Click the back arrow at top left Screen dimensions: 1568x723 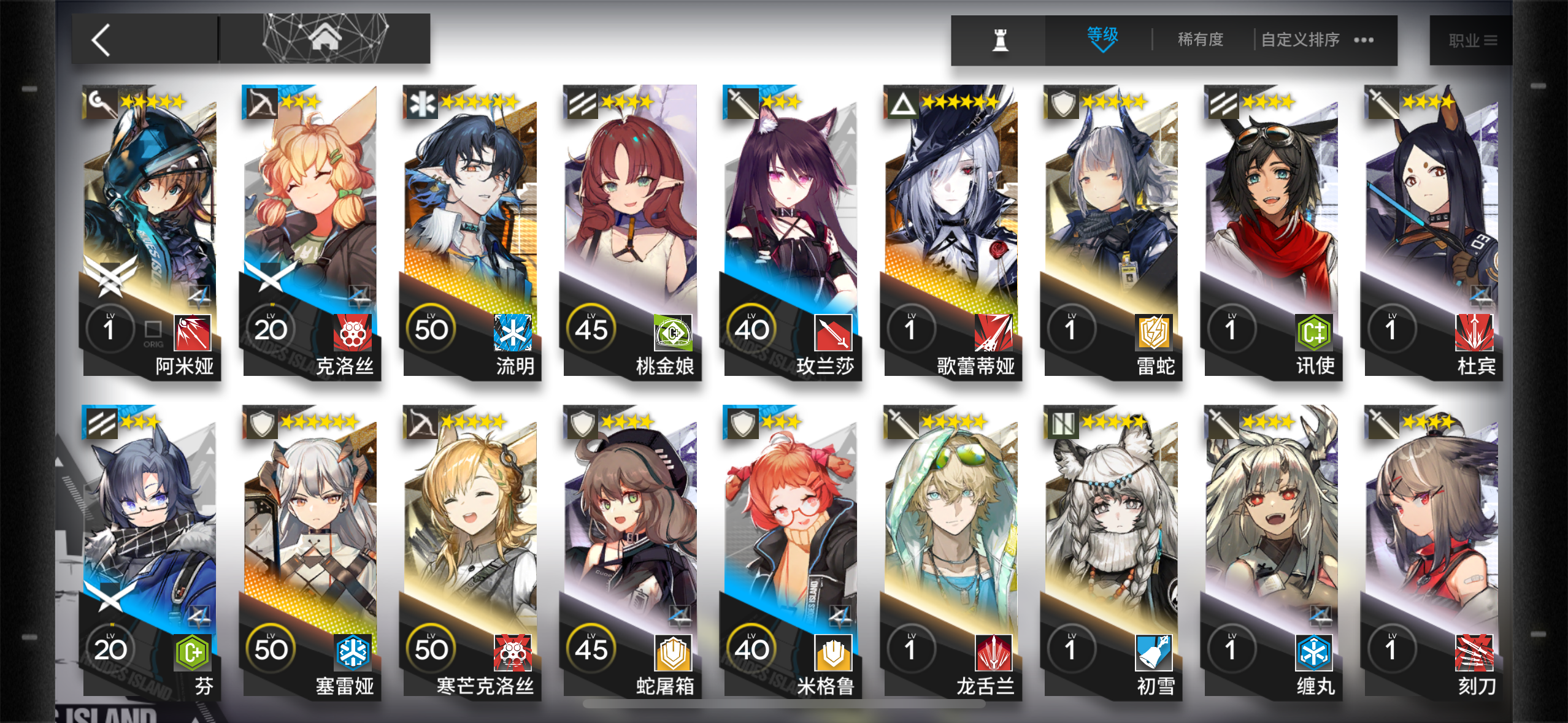point(101,39)
